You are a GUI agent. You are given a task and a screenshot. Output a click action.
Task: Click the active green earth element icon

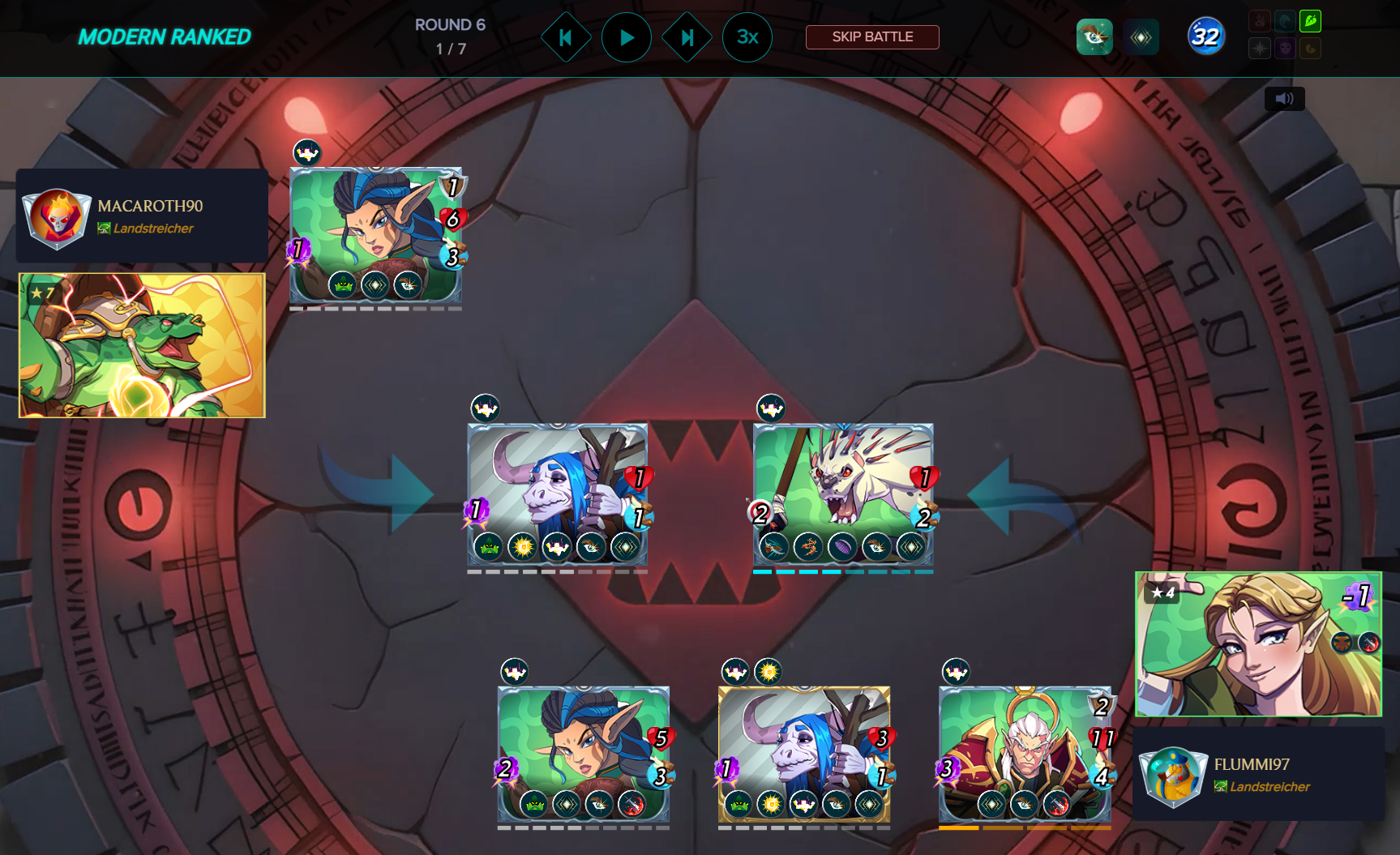[1310, 21]
